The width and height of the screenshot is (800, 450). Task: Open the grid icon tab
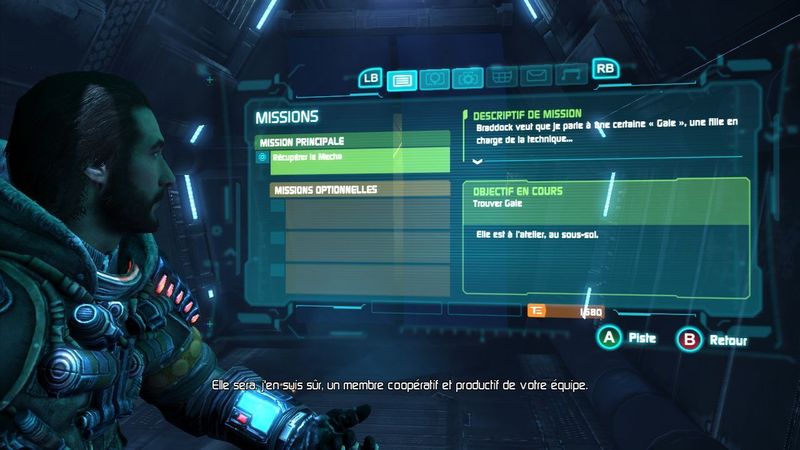(501, 78)
